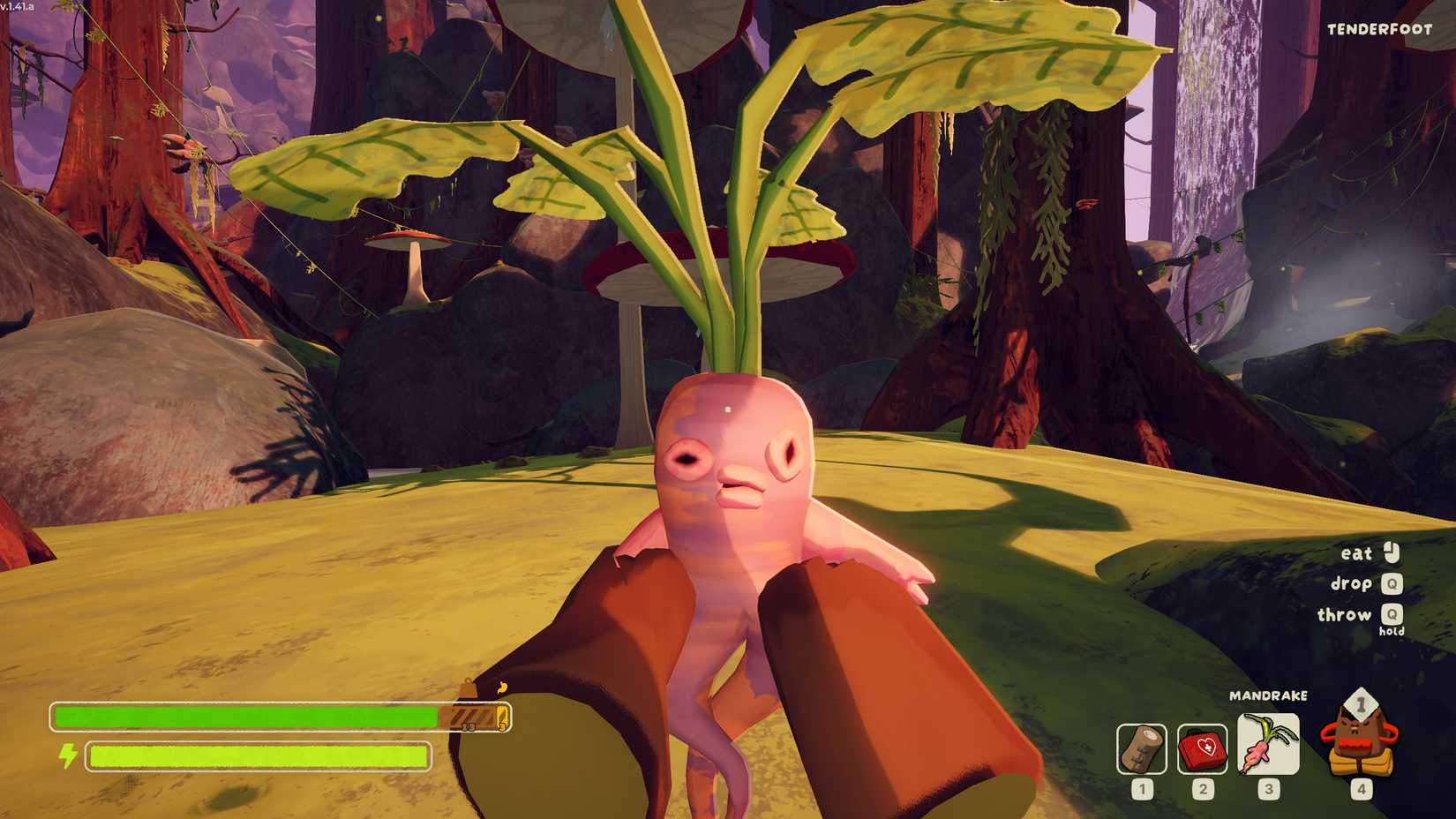1456x819 pixels.
Task: Click the eat action text
Action: 1355,554
